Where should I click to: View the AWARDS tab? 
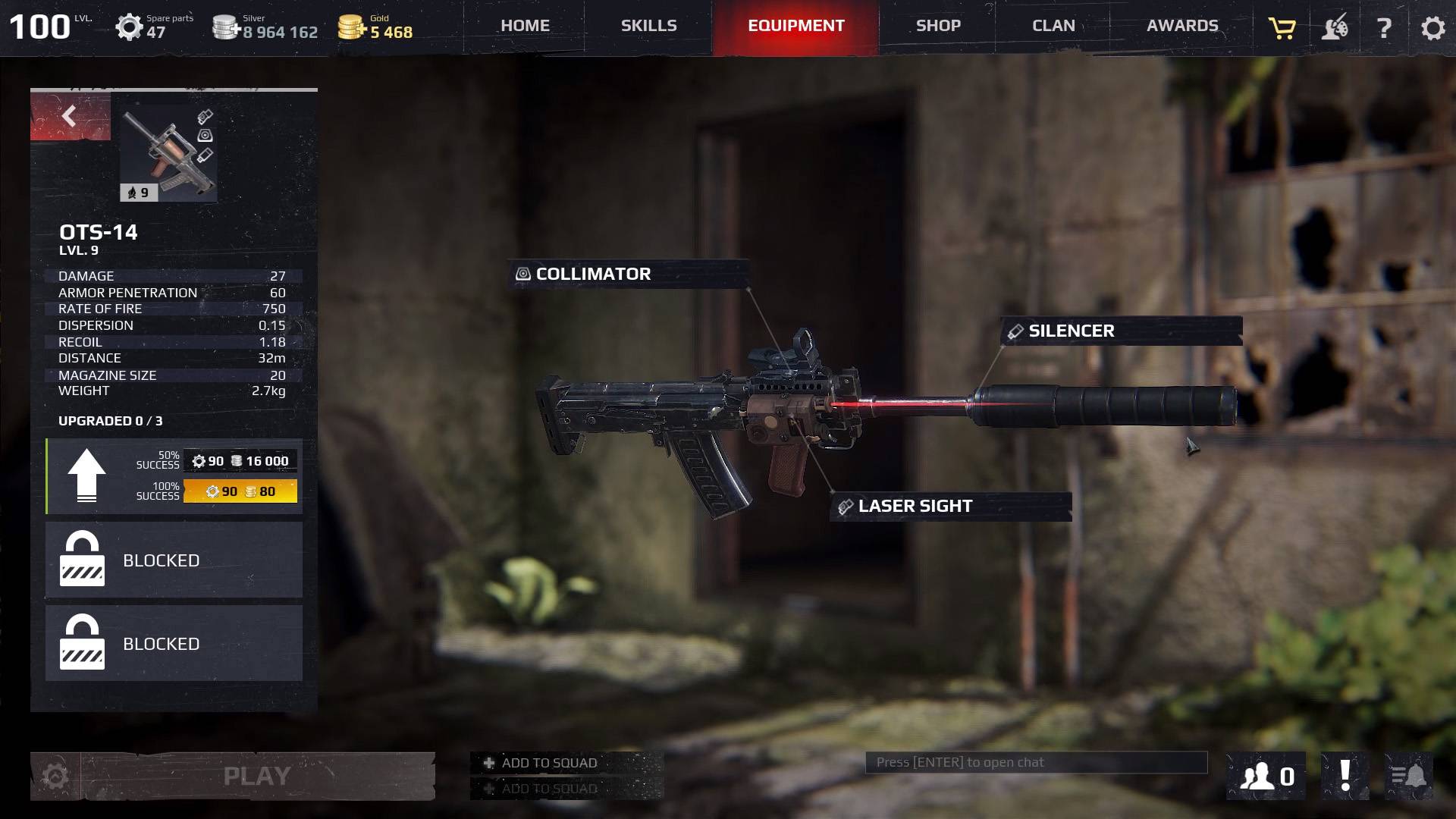(1182, 26)
